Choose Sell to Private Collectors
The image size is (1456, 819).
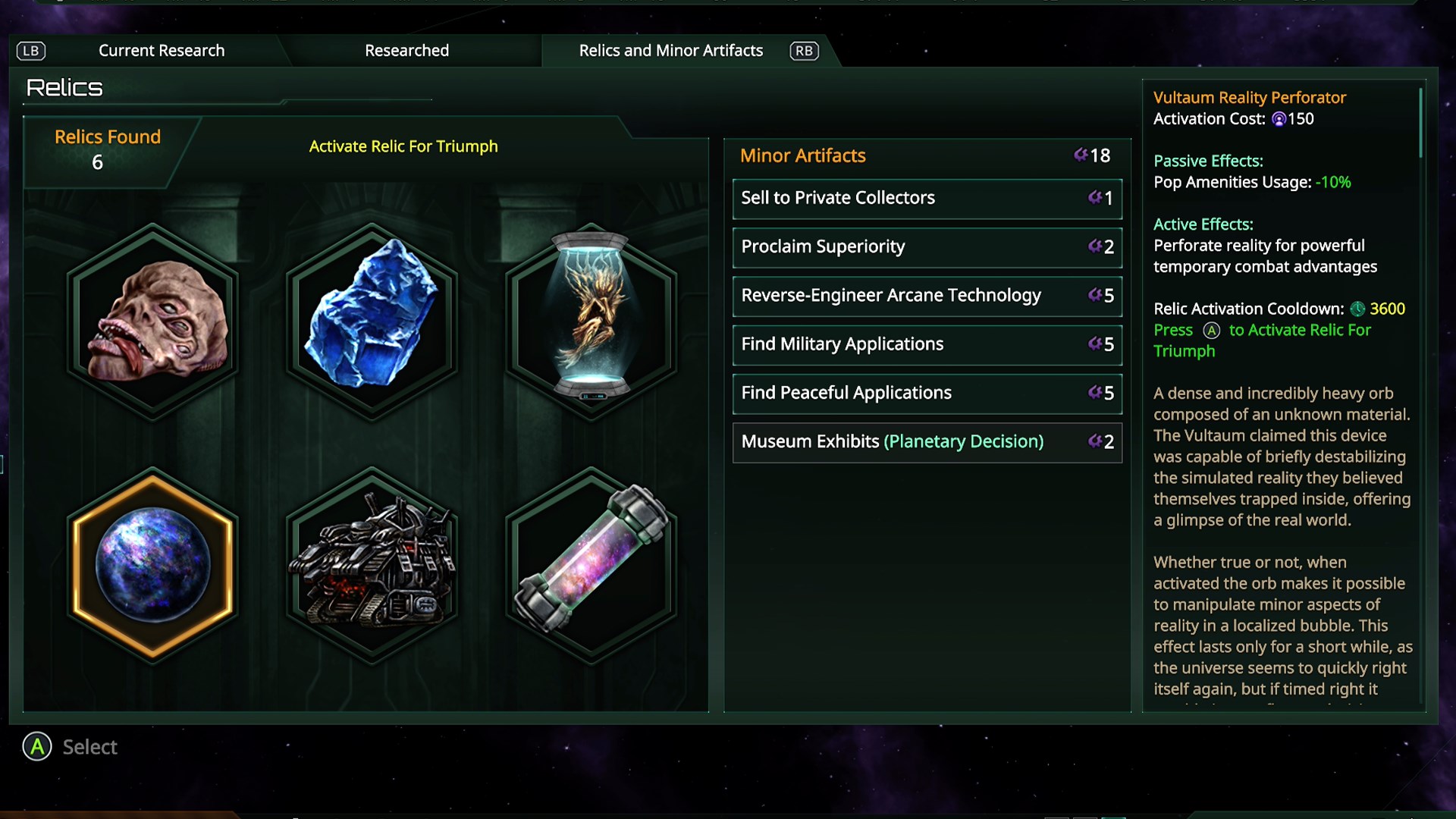pos(927,199)
